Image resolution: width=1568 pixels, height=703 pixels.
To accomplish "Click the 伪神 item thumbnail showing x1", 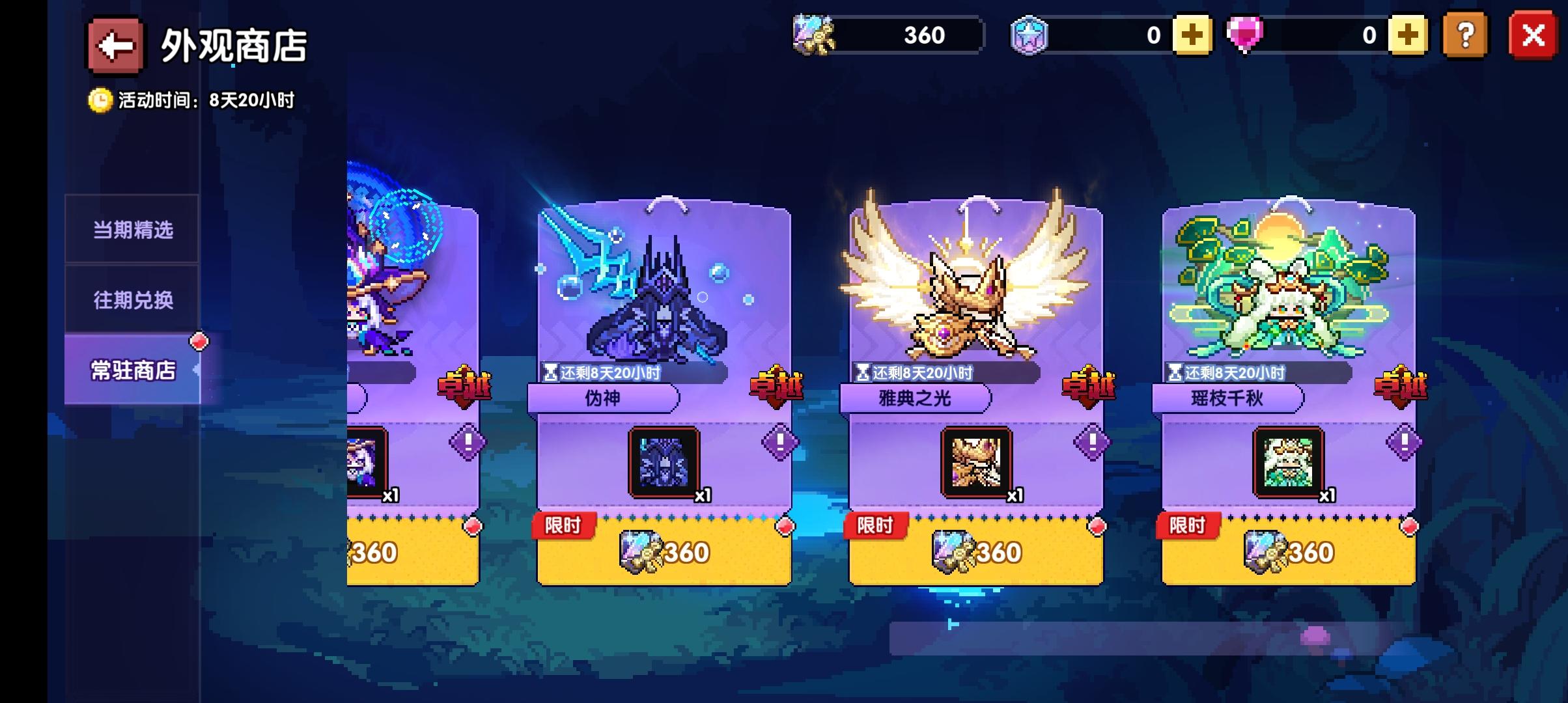I will [665, 463].
